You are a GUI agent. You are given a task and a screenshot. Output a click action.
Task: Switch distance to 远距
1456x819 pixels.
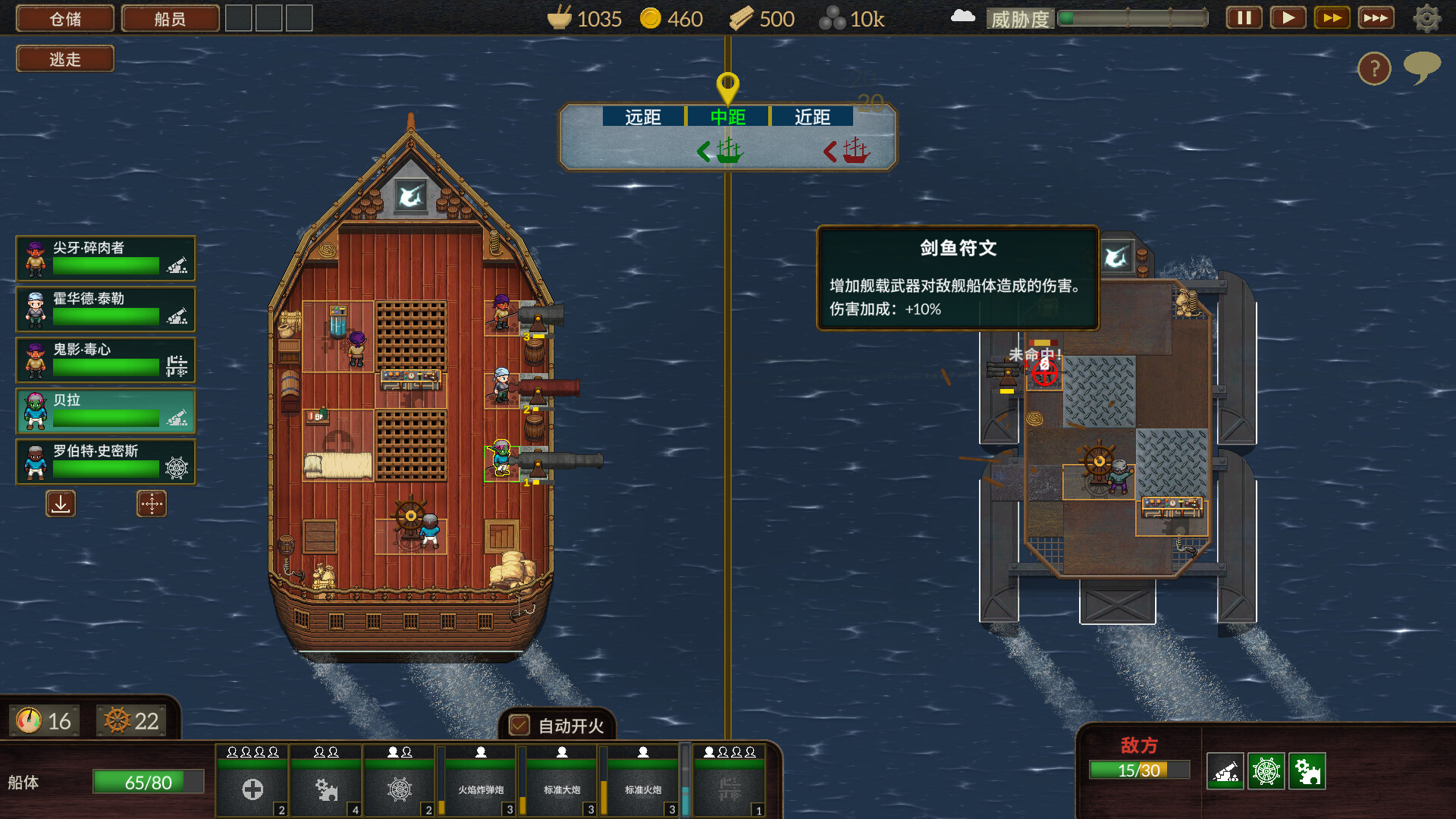[x=643, y=117]
